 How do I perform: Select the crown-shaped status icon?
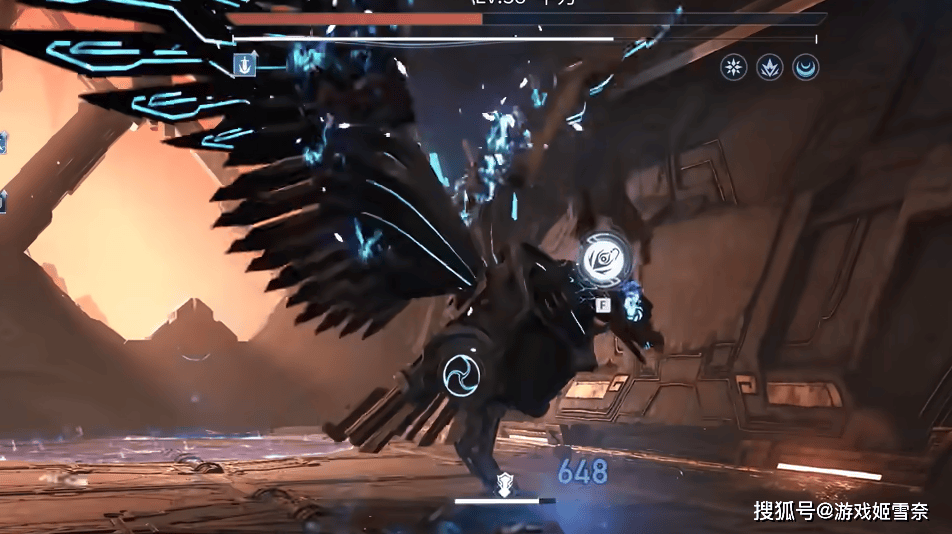[770, 67]
